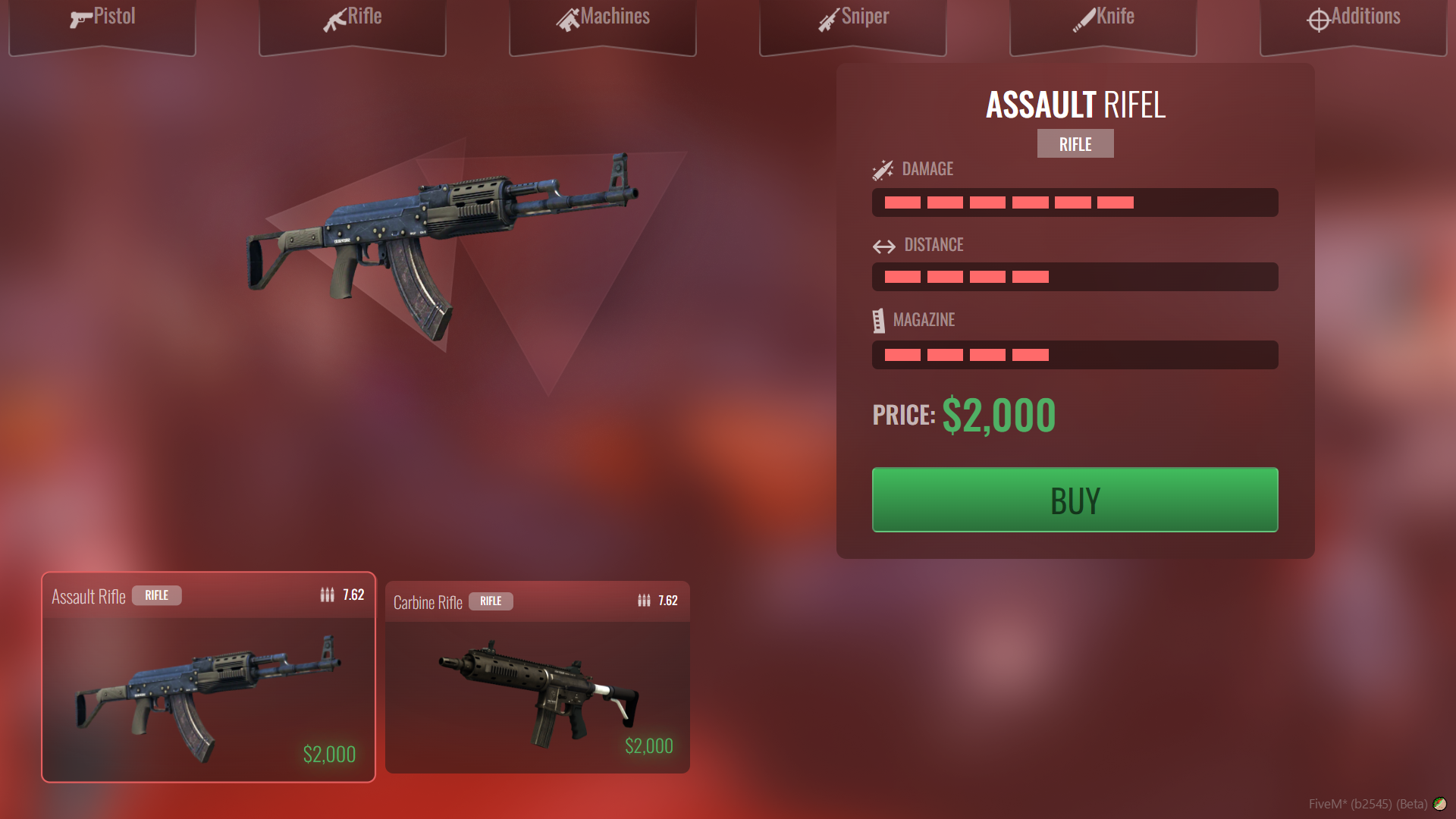Click the RIFLE badge on Carbine Rifle card
Image resolution: width=1456 pixels, height=819 pixels.
pyautogui.click(x=491, y=601)
